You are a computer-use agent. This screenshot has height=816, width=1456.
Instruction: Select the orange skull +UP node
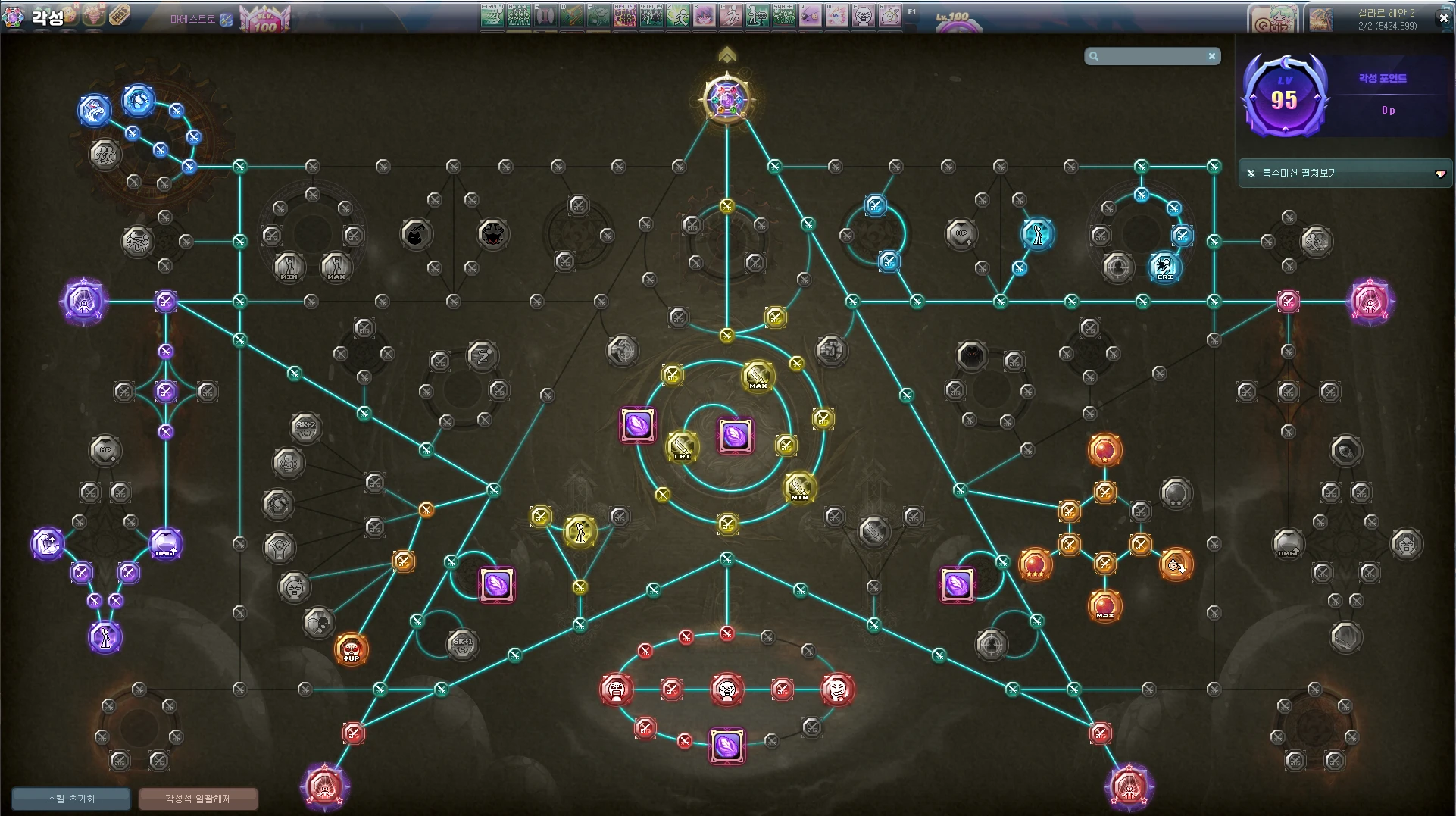pyautogui.click(x=352, y=649)
